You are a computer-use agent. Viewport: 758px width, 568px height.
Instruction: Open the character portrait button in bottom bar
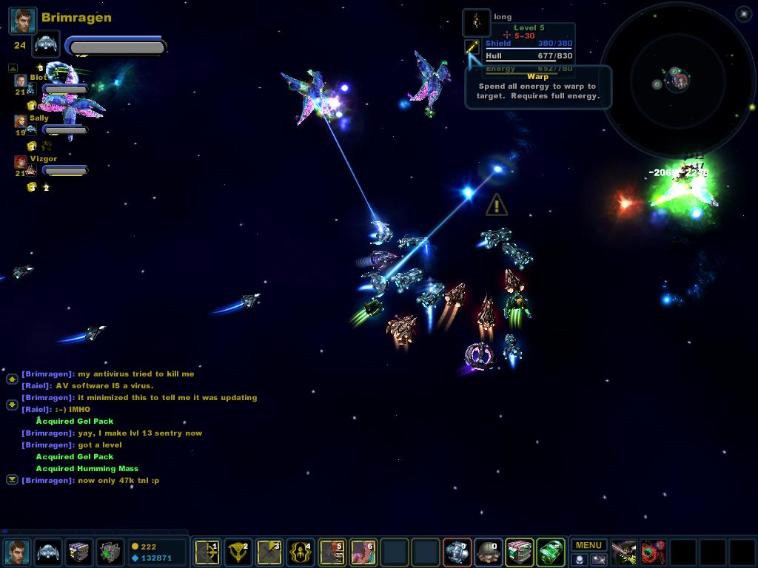(x=17, y=552)
